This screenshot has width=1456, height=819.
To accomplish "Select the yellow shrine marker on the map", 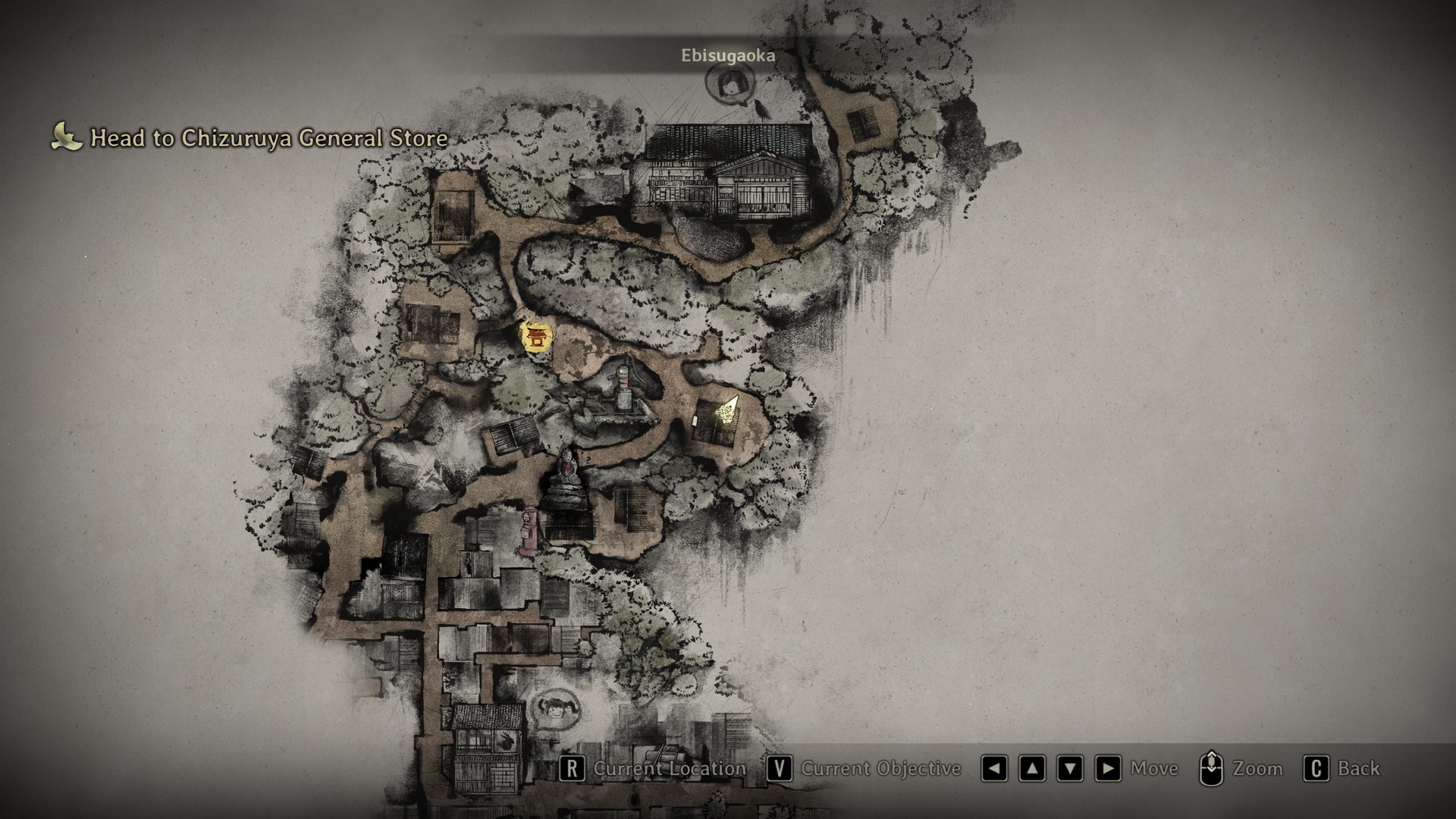I will click(536, 336).
